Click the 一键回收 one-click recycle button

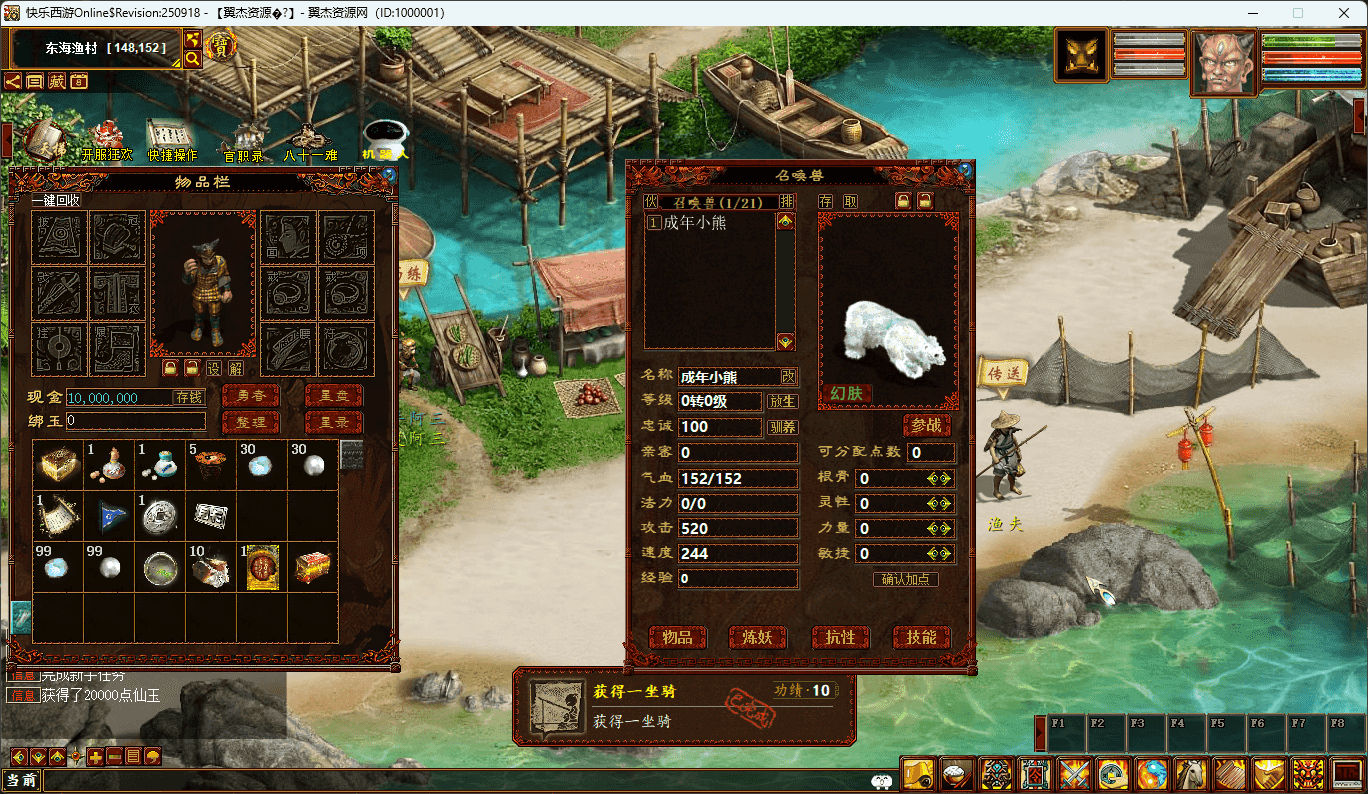tap(56, 201)
